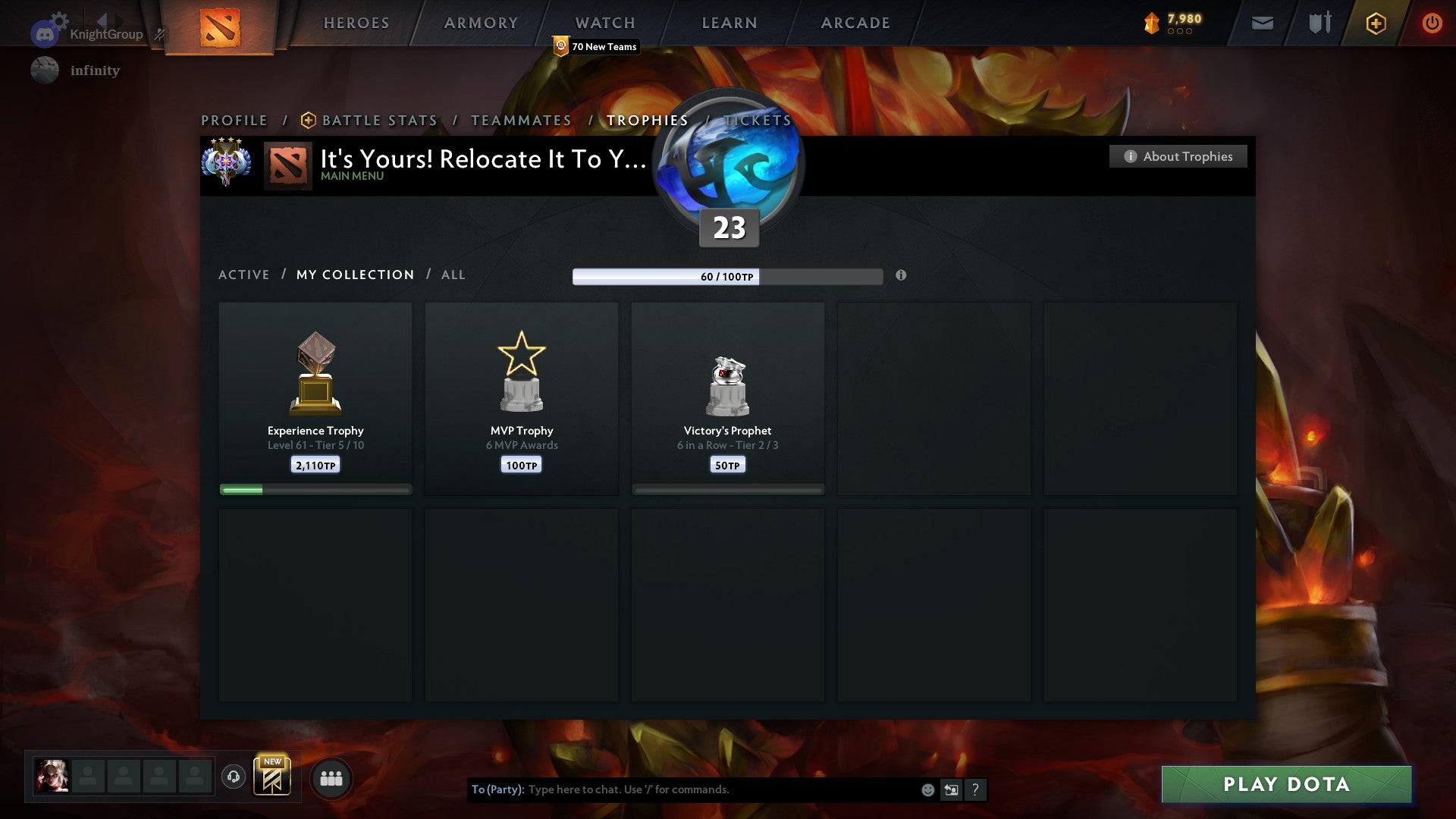This screenshot has height=819, width=1456.
Task: Open the mail notifications icon
Action: [1262, 23]
